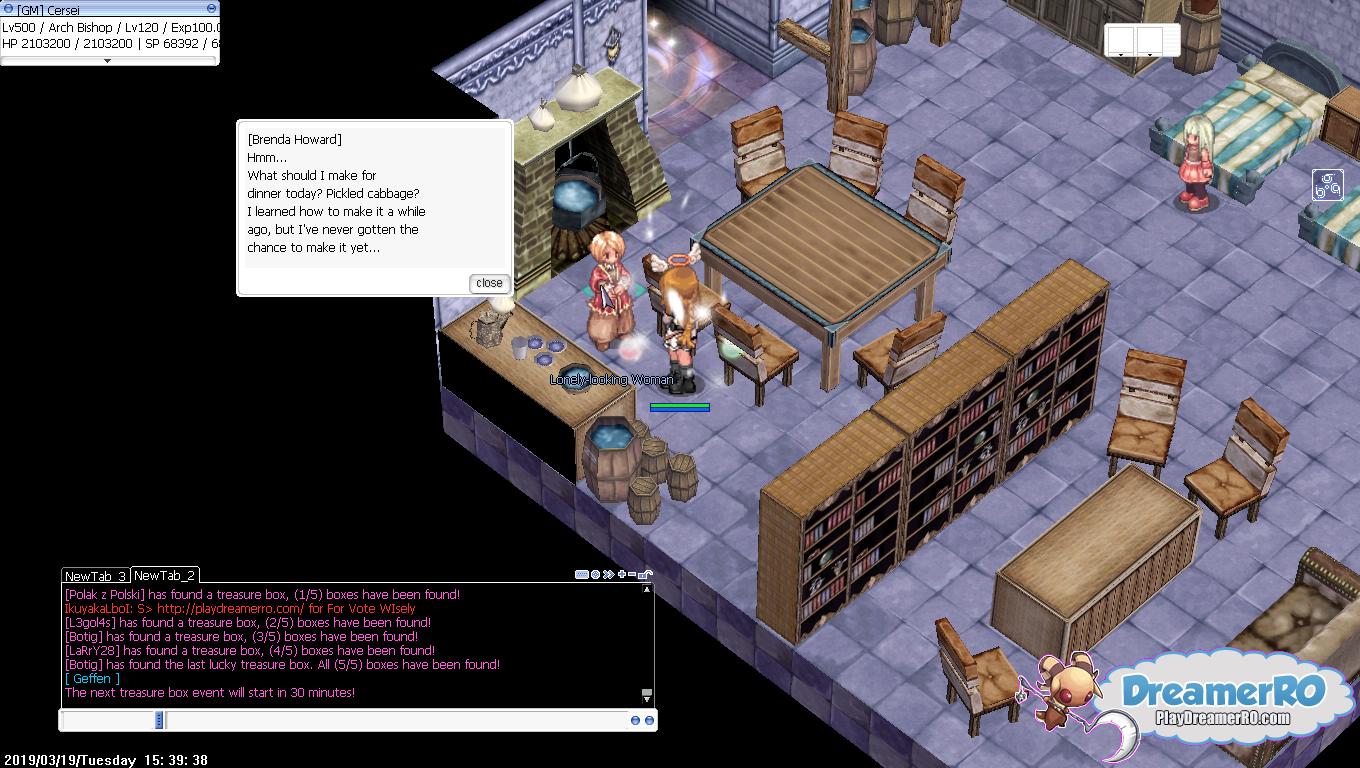Close the Brenda Howard dialogue box
This screenshot has width=1360, height=768.
tap(489, 283)
